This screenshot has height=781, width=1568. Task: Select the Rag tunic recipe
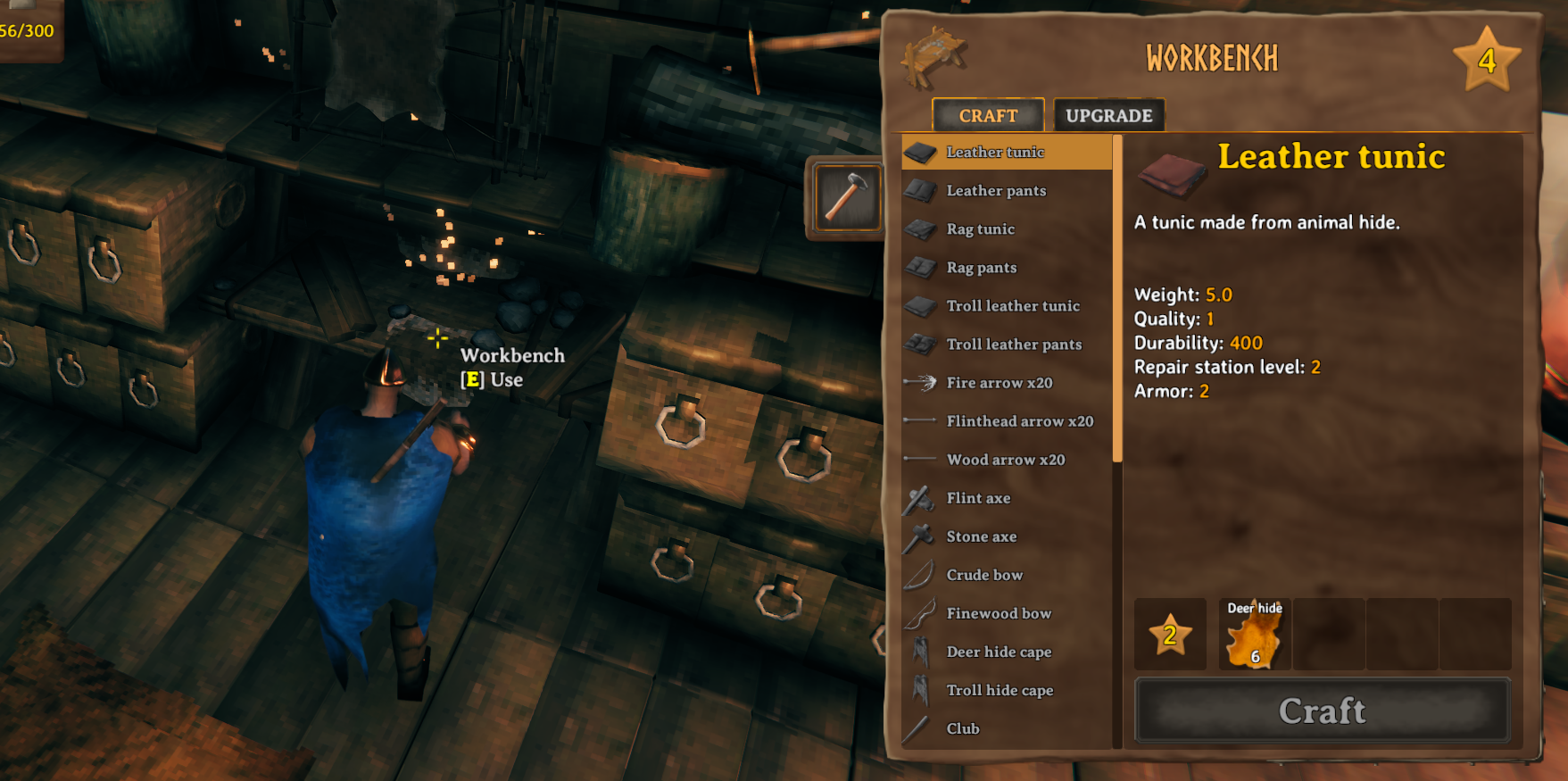[x=981, y=229]
